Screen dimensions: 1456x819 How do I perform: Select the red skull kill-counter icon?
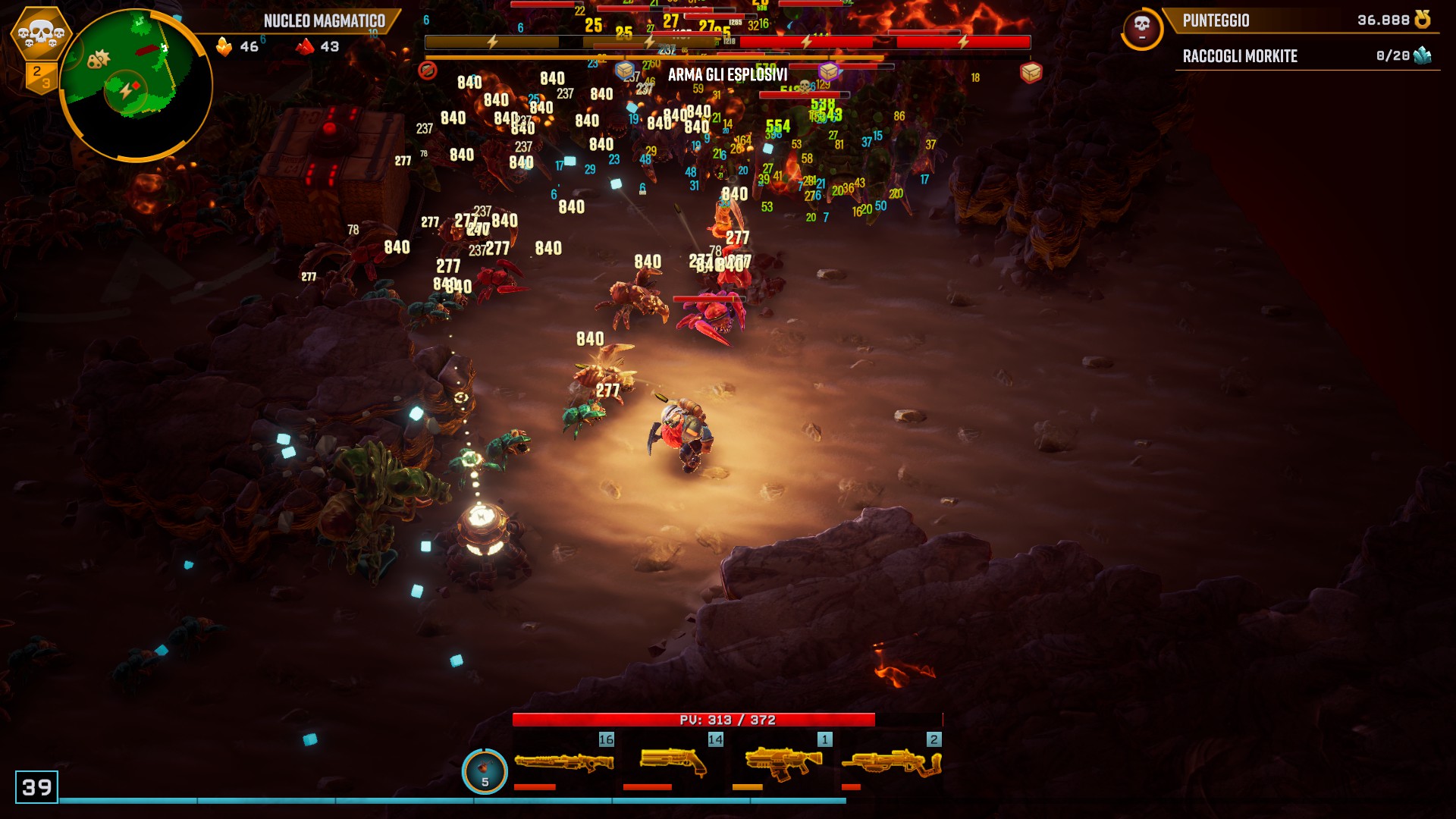coord(1142,29)
